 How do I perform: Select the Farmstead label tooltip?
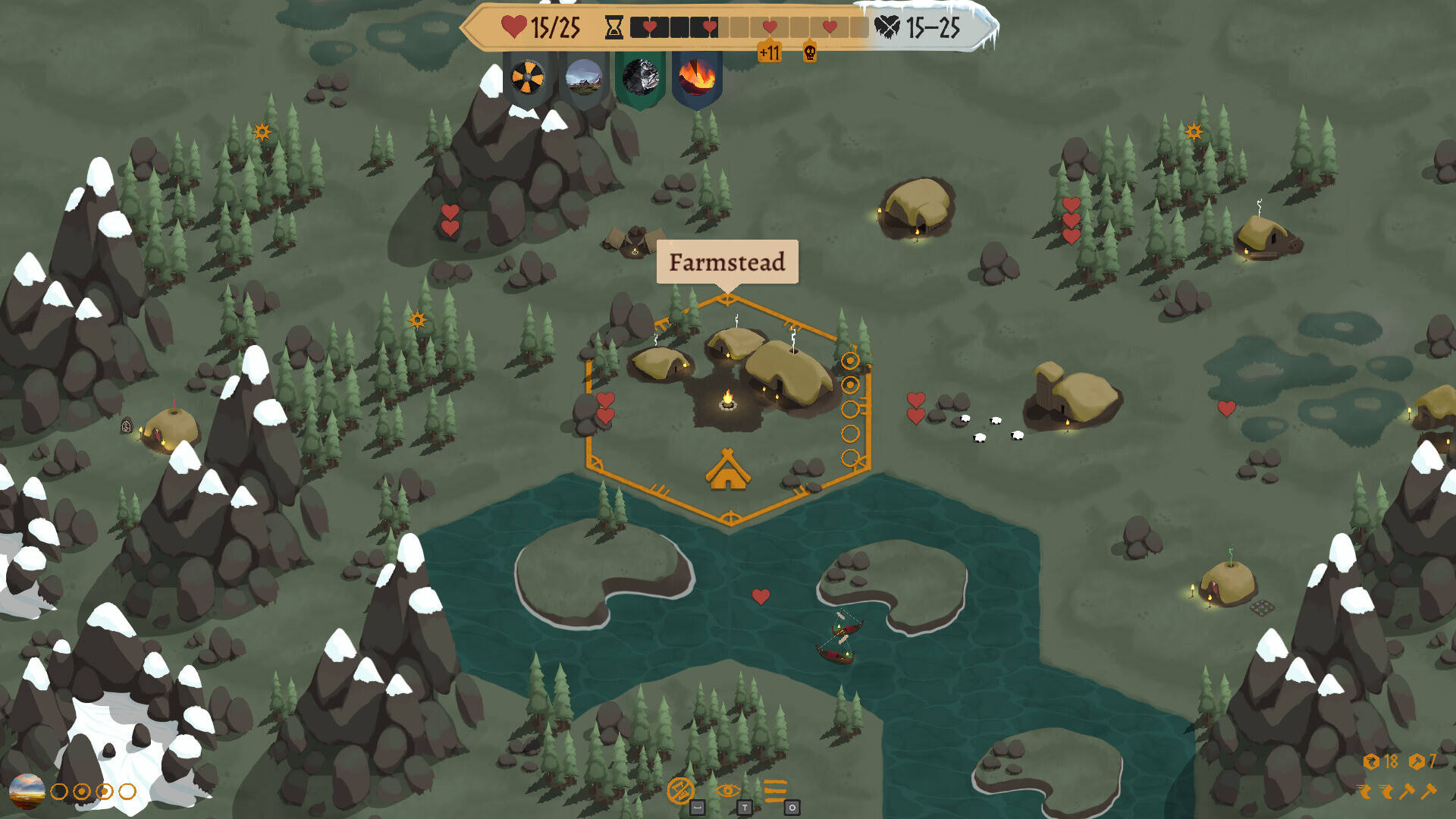coord(727,262)
